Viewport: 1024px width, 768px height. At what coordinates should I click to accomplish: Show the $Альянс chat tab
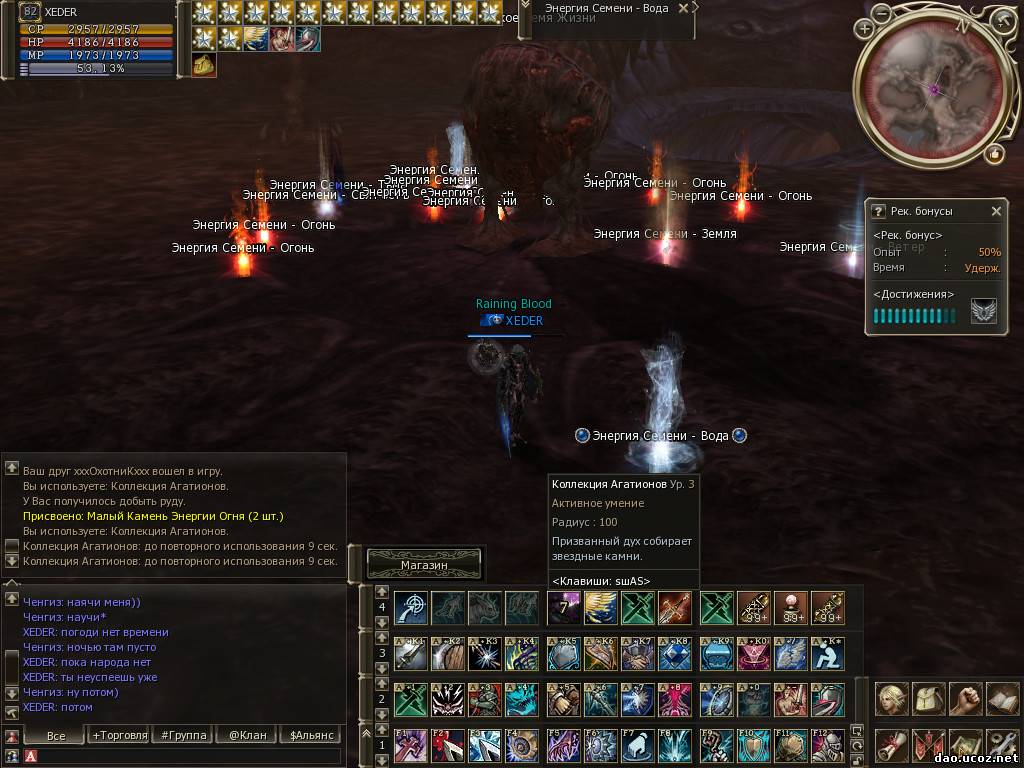[312, 735]
